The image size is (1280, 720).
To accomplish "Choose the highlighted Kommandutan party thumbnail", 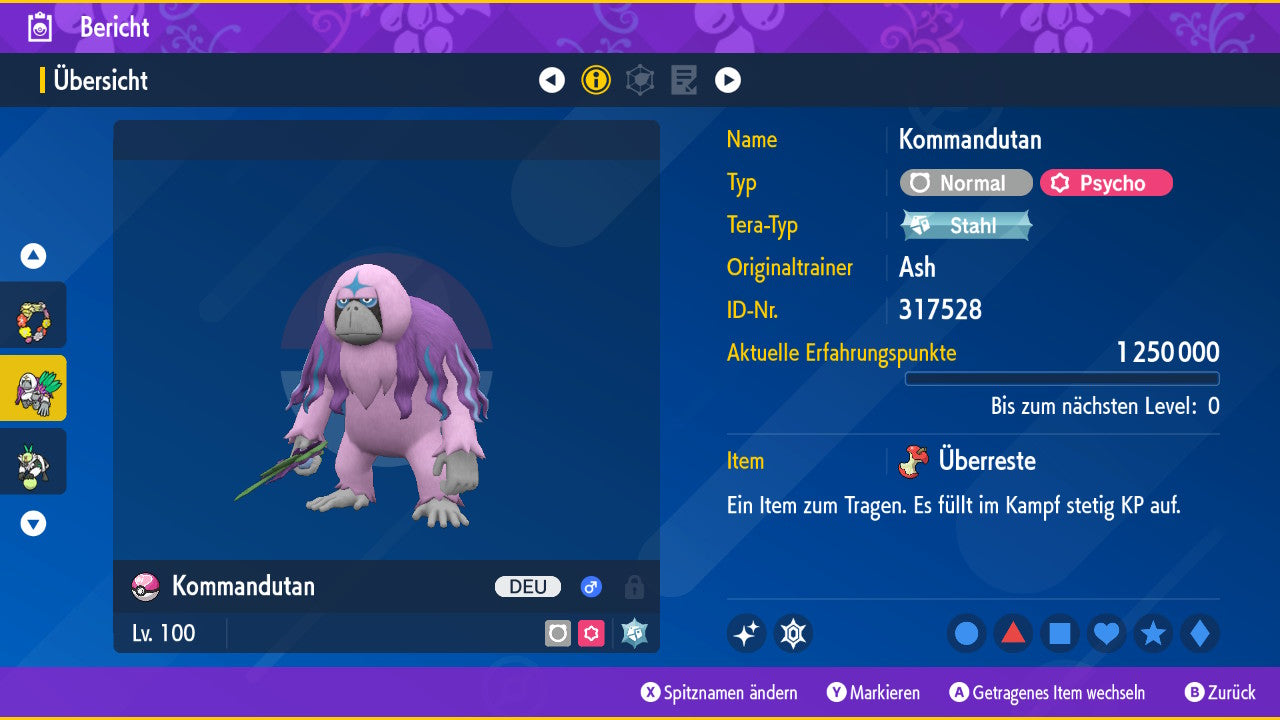I will (x=33, y=388).
